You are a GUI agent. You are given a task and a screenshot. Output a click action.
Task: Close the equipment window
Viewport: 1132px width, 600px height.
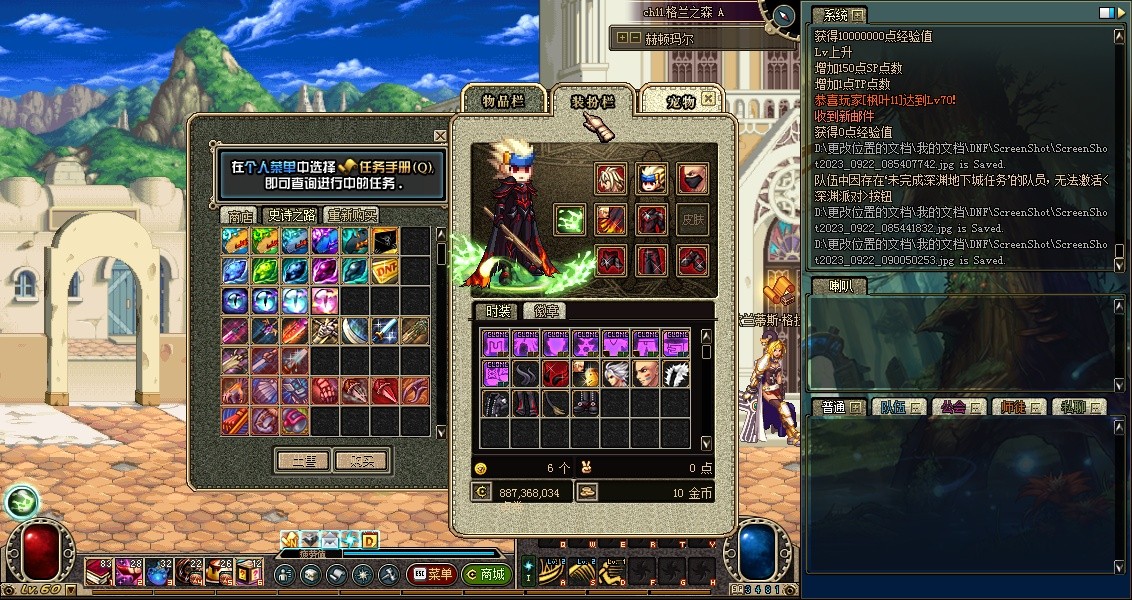point(708,98)
